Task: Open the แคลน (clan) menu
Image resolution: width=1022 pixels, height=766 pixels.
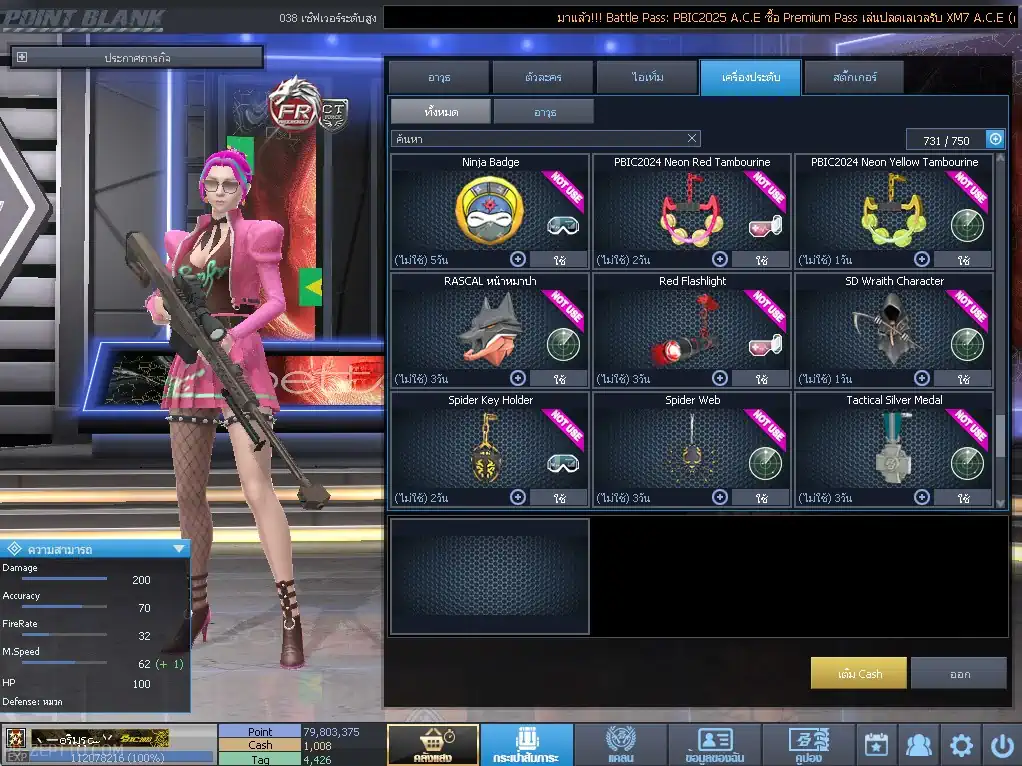Action: (620, 745)
